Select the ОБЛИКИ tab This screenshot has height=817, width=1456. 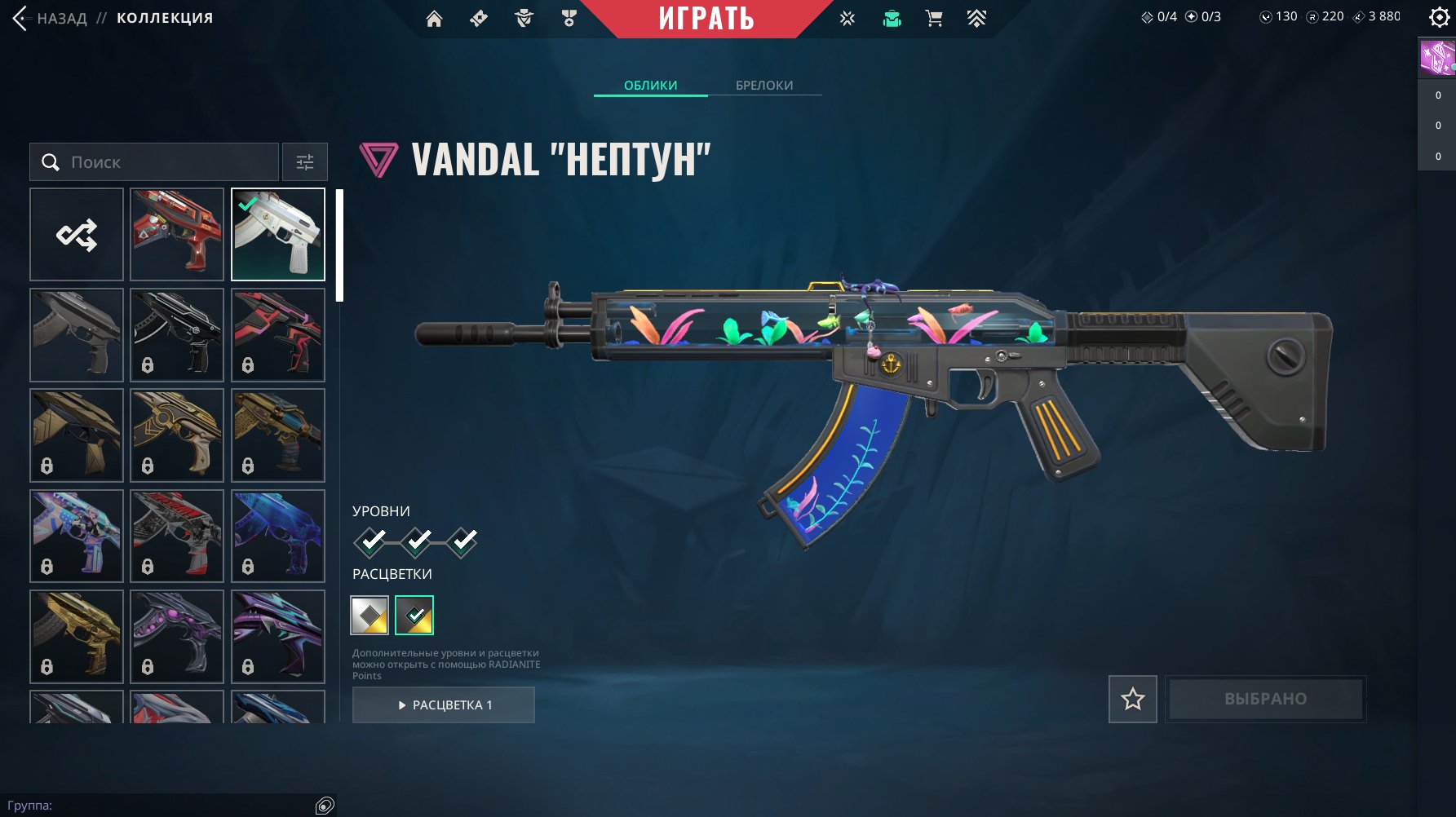coord(650,85)
